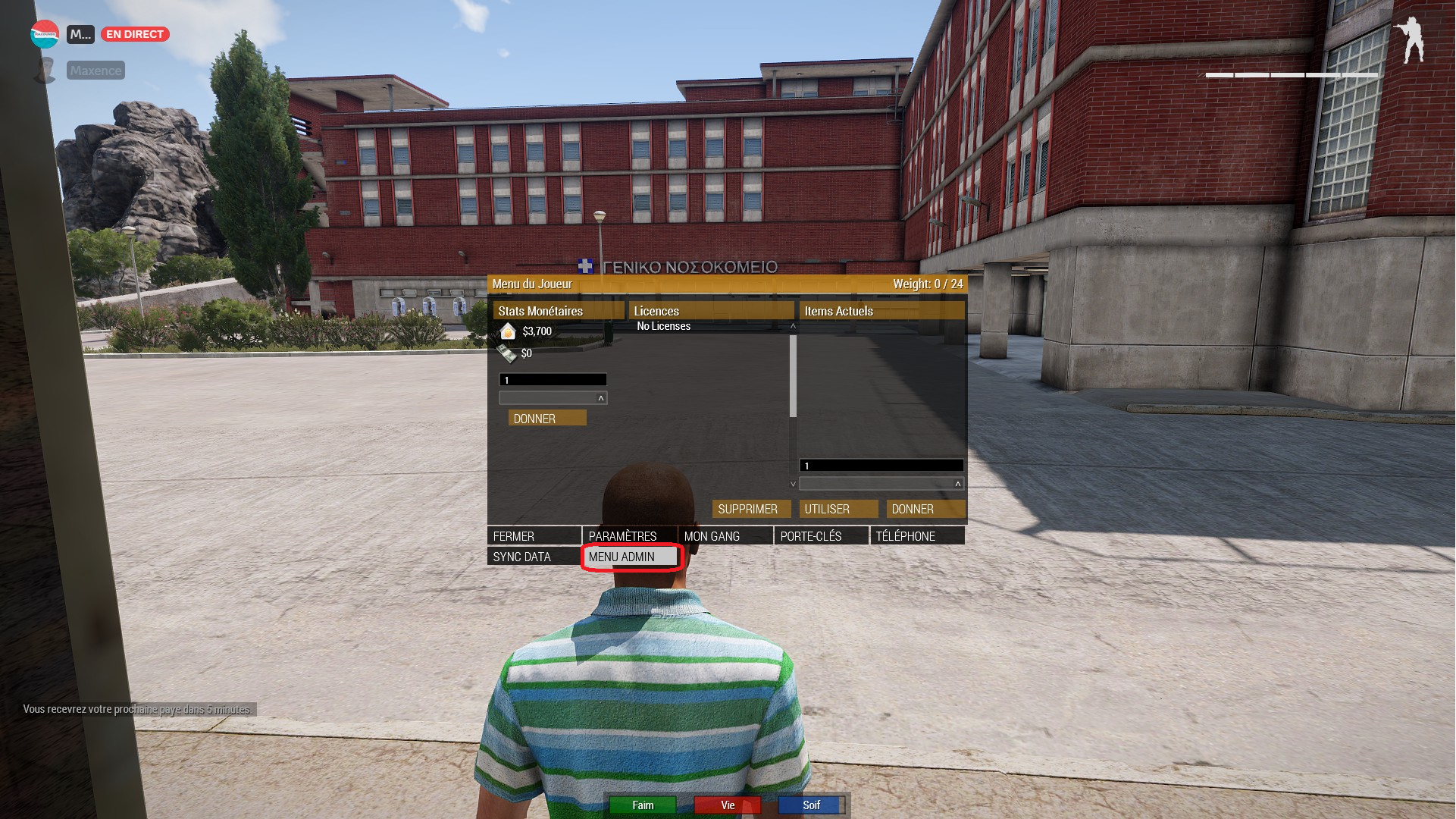
Task: Open the PARAMÈTRES settings
Action: click(x=628, y=536)
